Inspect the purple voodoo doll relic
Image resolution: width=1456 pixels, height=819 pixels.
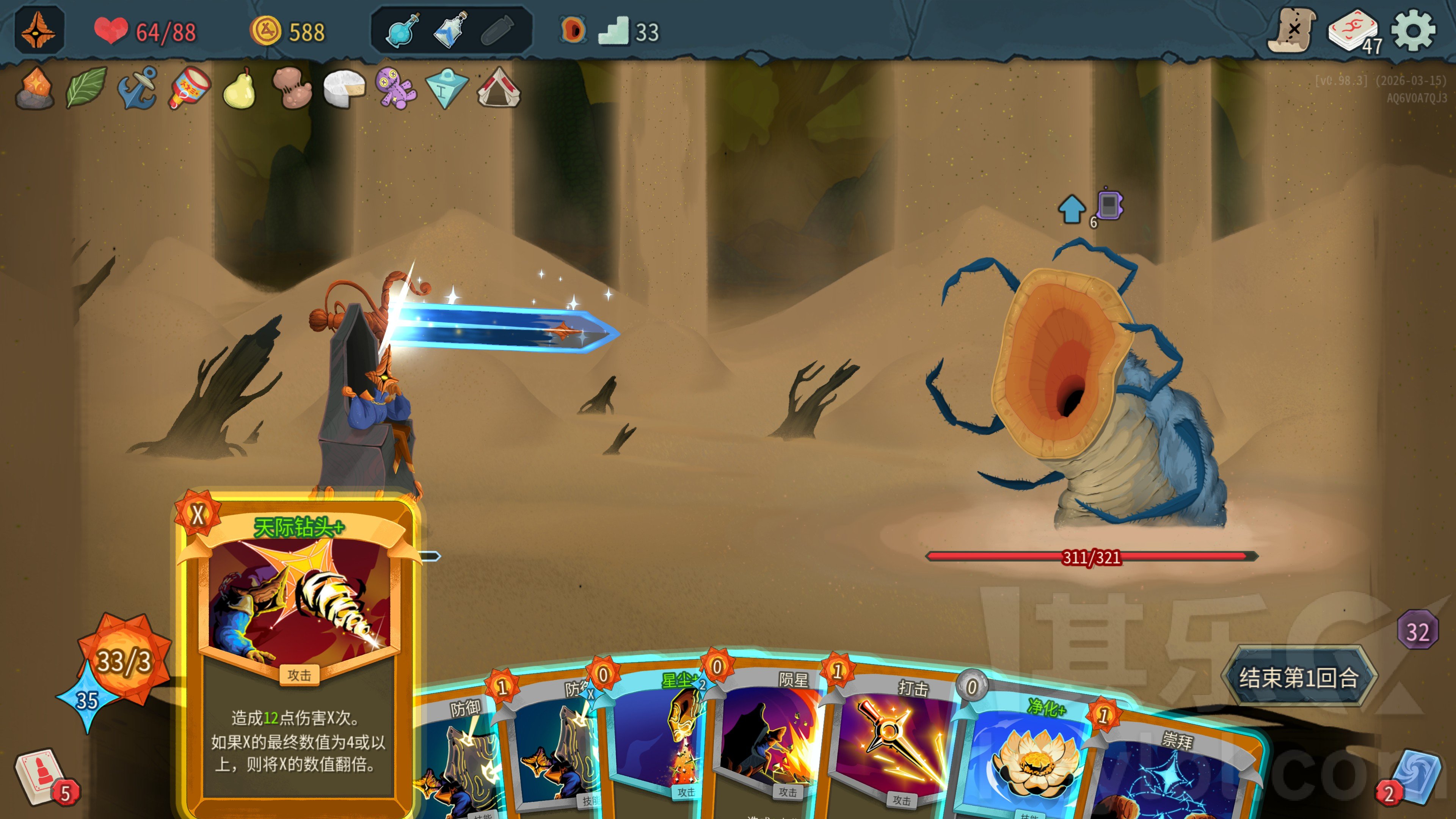(395, 88)
